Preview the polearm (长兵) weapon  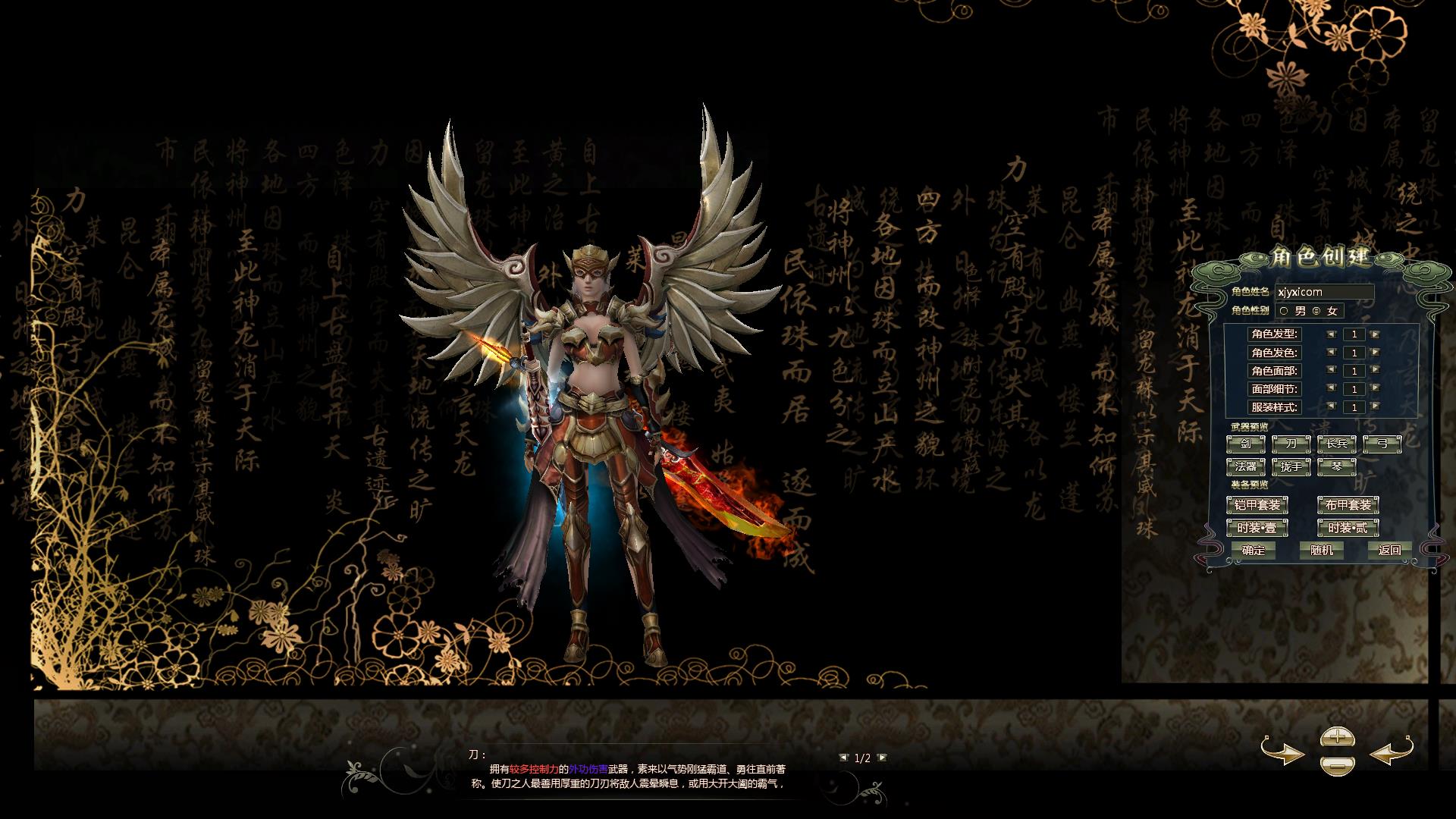click(x=1337, y=444)
